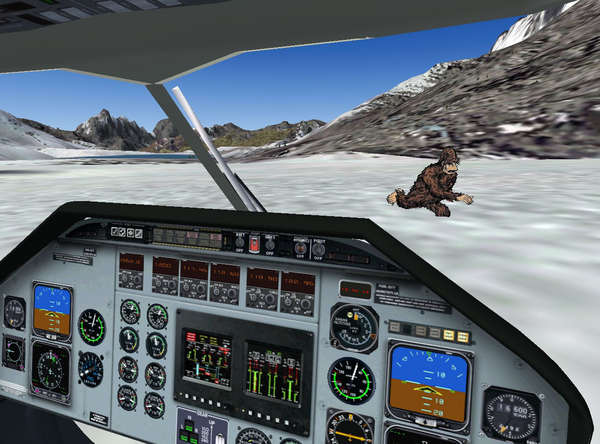600x444 pixels.
Task: Select the co-pilot's large attitude indicator
Action: [428, 382]
